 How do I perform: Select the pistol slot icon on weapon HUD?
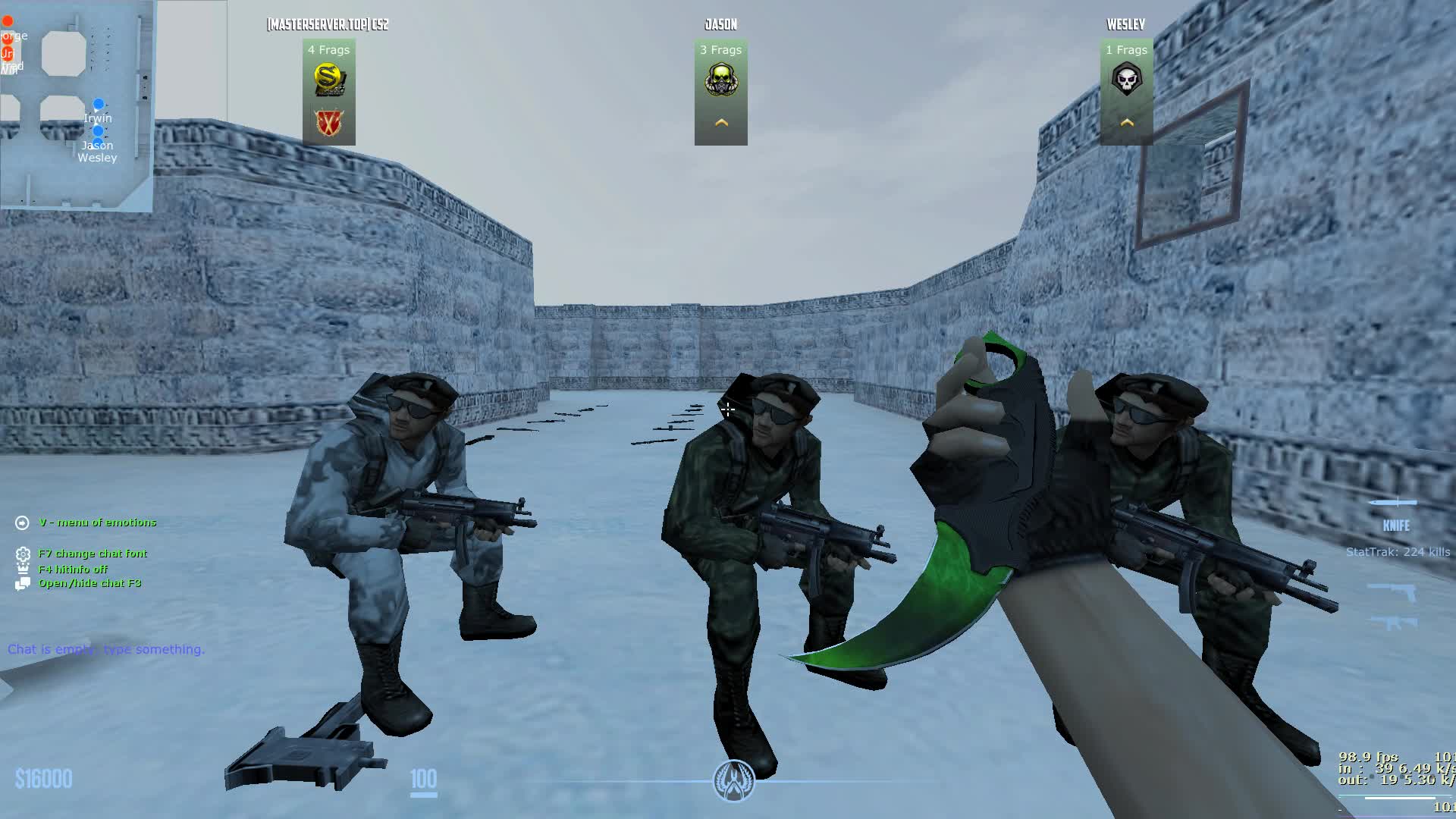(1394, 590)
